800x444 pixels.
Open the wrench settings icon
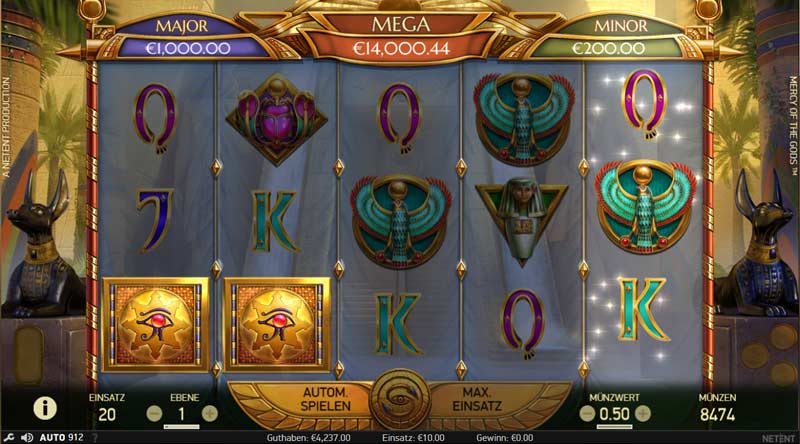coord(9,437)
